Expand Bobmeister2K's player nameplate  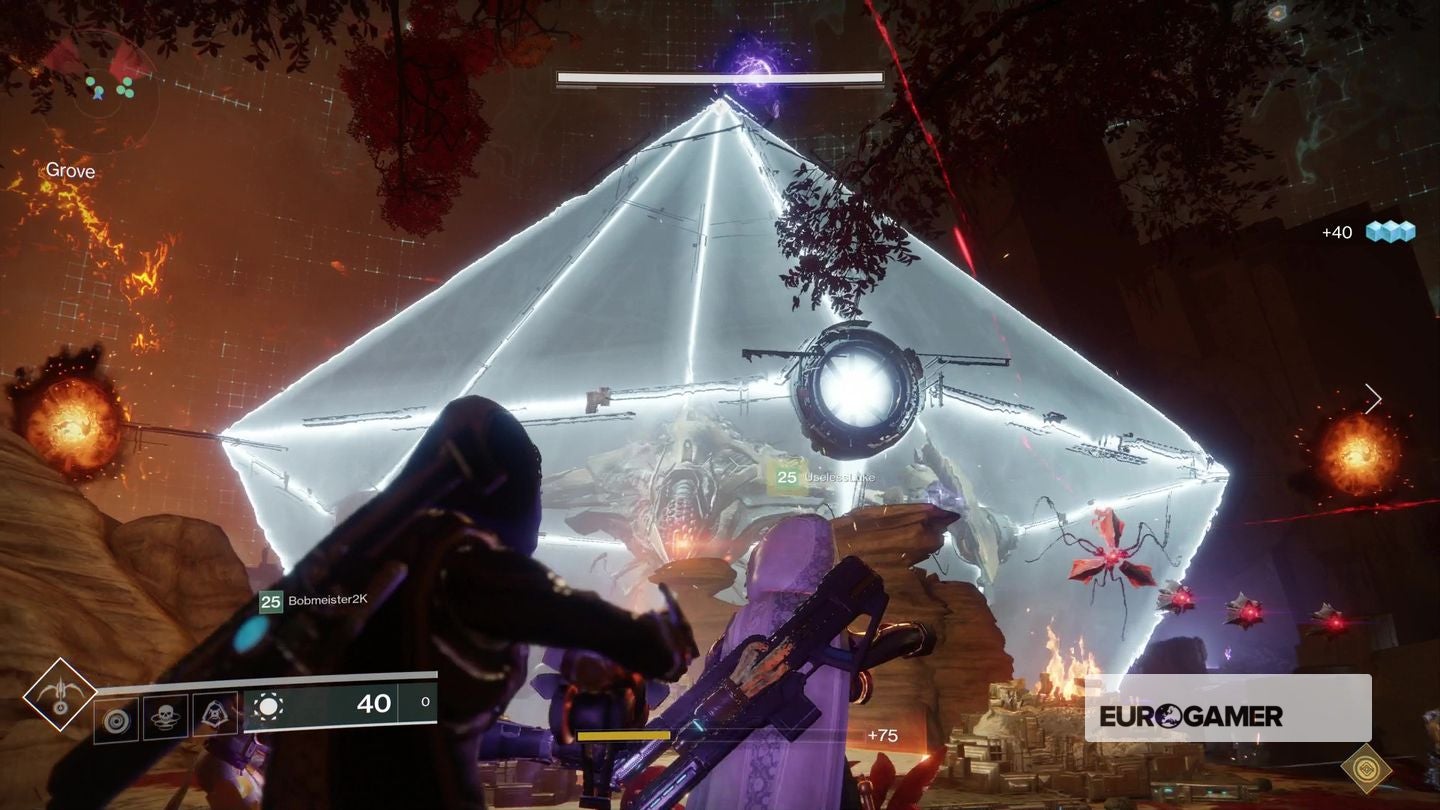(310, 602)
